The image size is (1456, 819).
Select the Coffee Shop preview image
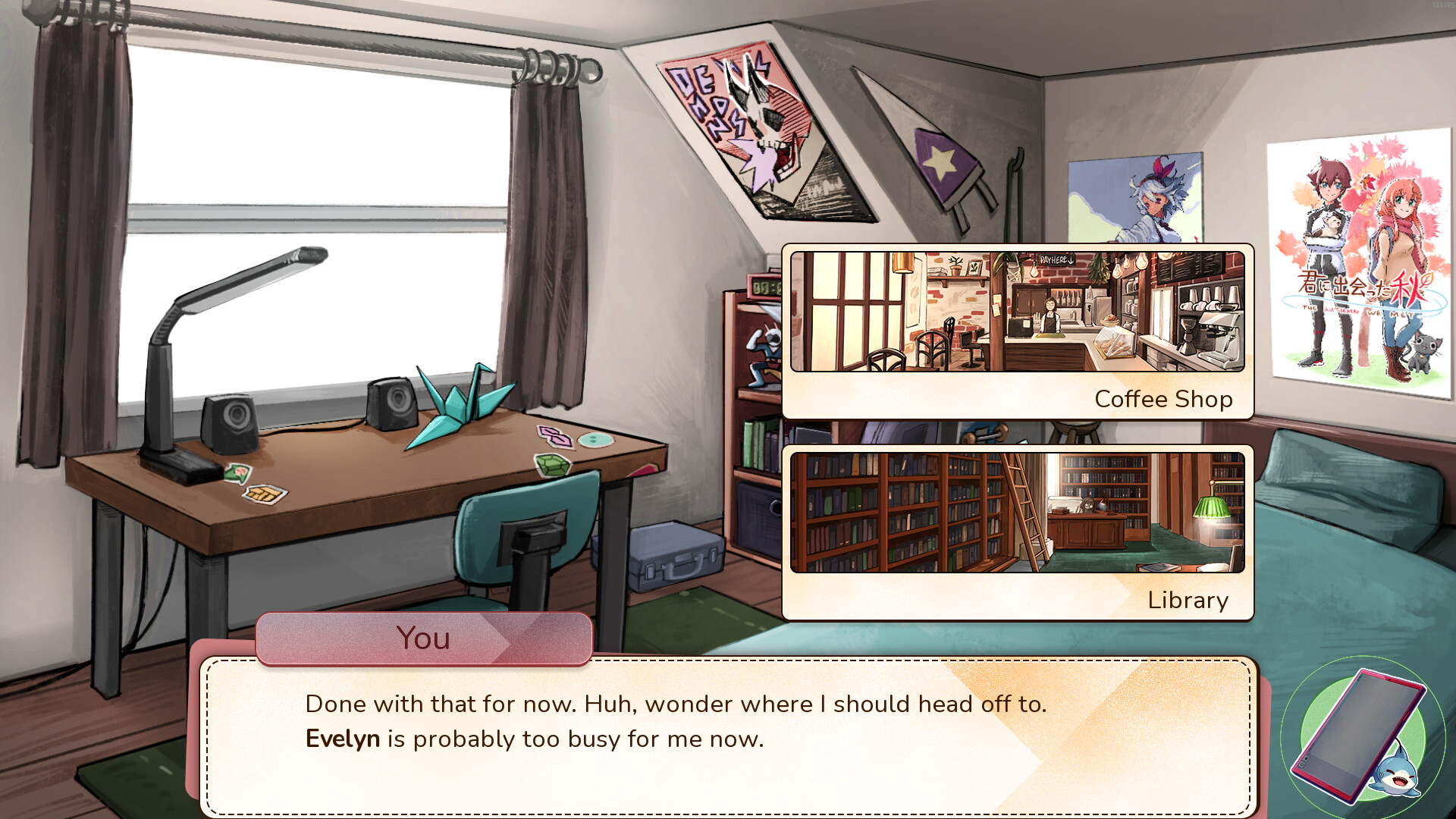(x=1018, y=311)
